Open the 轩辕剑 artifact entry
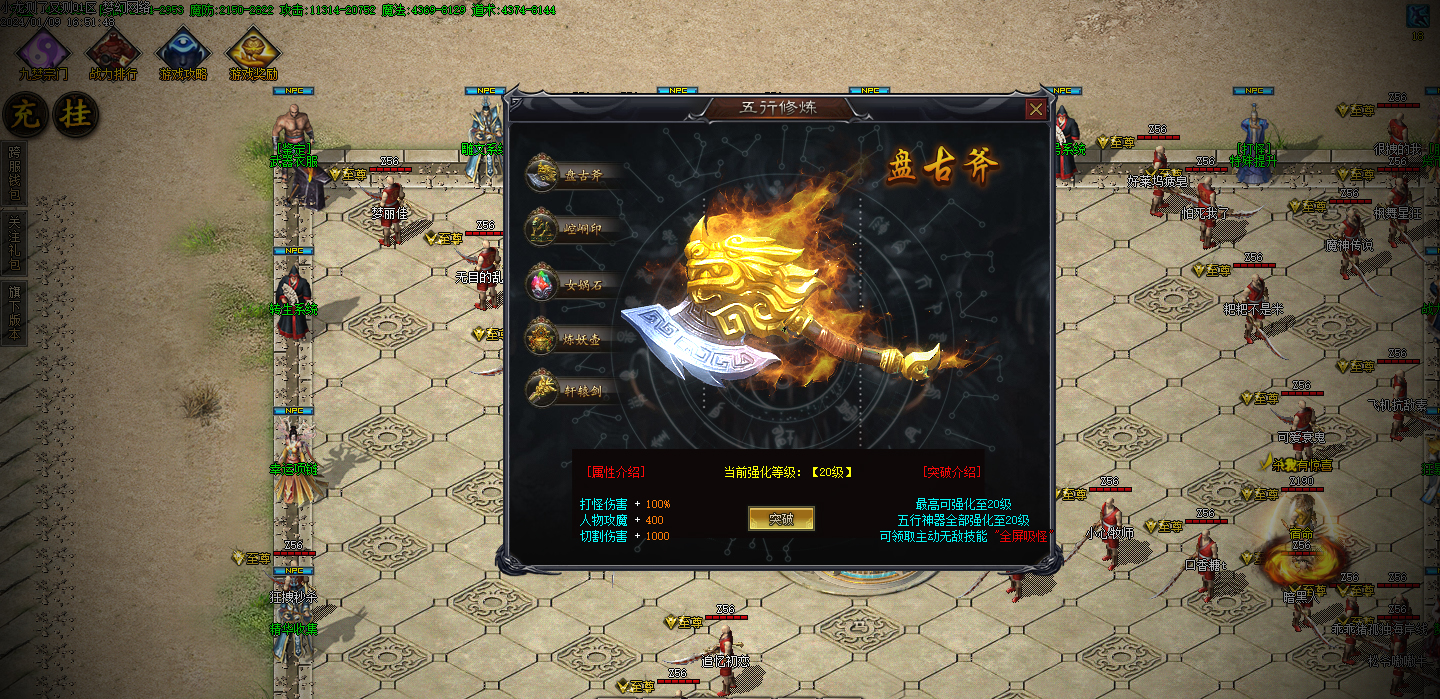Viewport: 1440px width, 699px height. [x=572, y=390]
